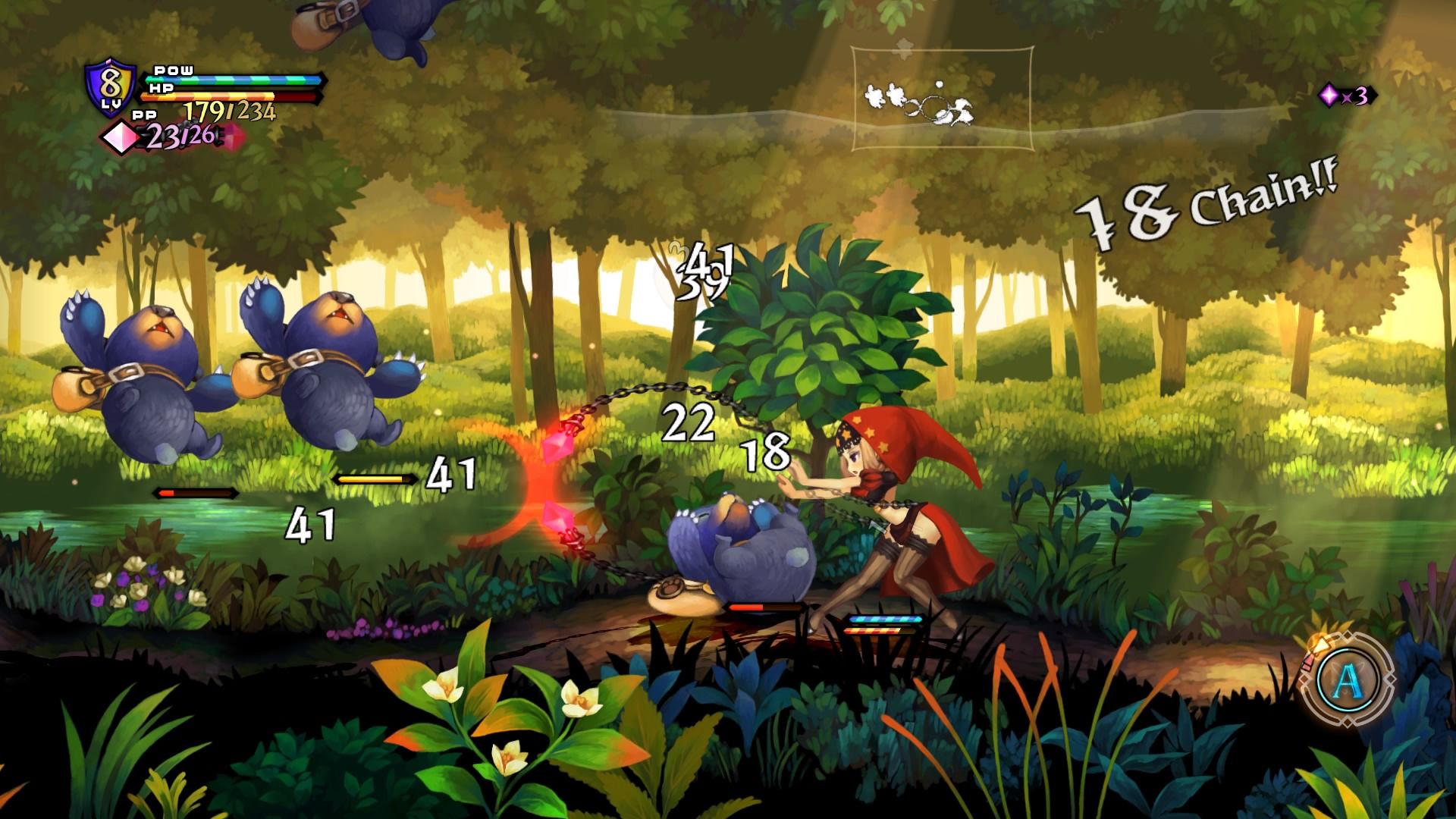Click the purple phozon crystal counter icon

click(1329, 96)
